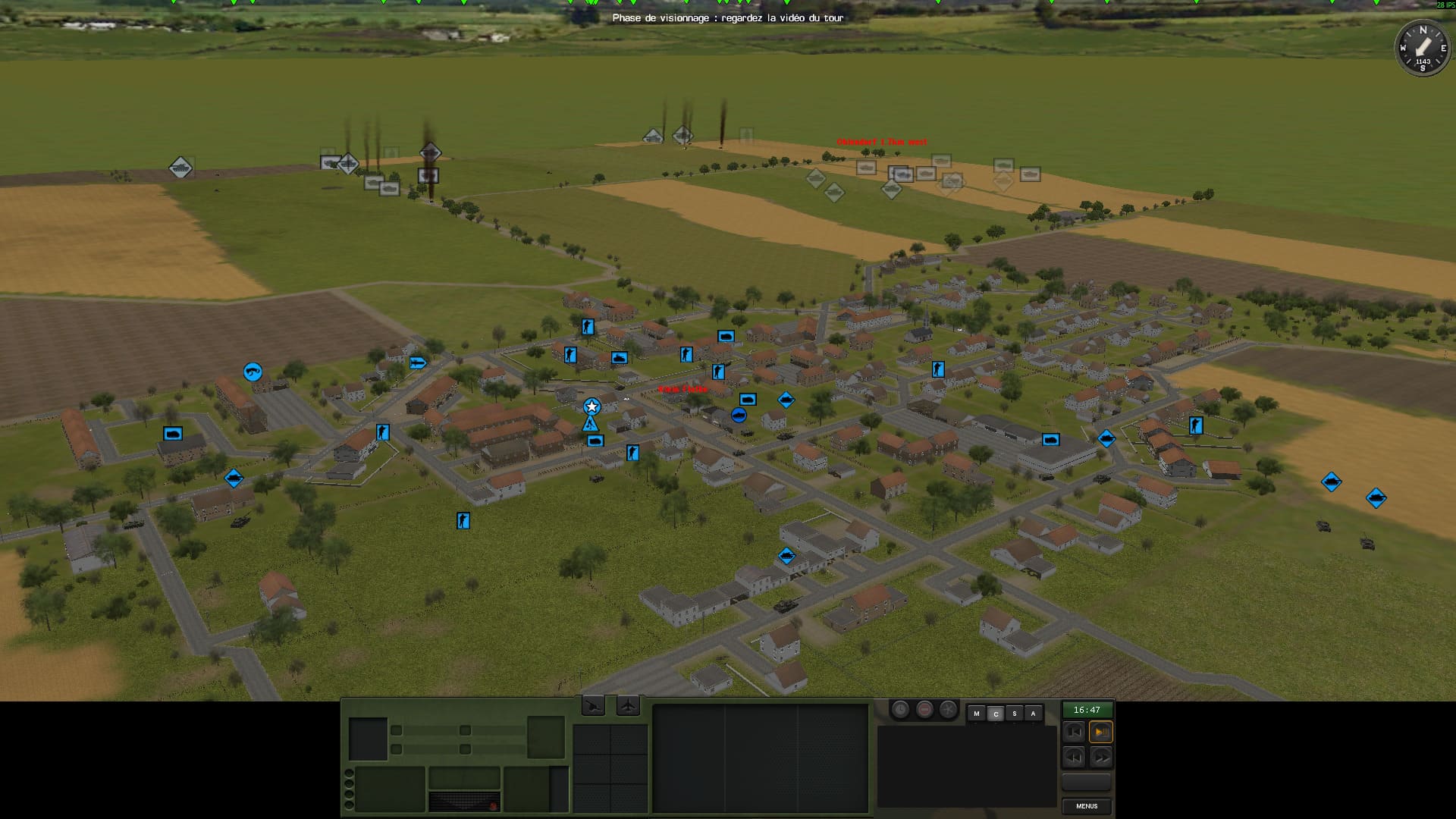Open the air support panel
The height and width of the screenshot is (819, 1456).
point(628,706)
